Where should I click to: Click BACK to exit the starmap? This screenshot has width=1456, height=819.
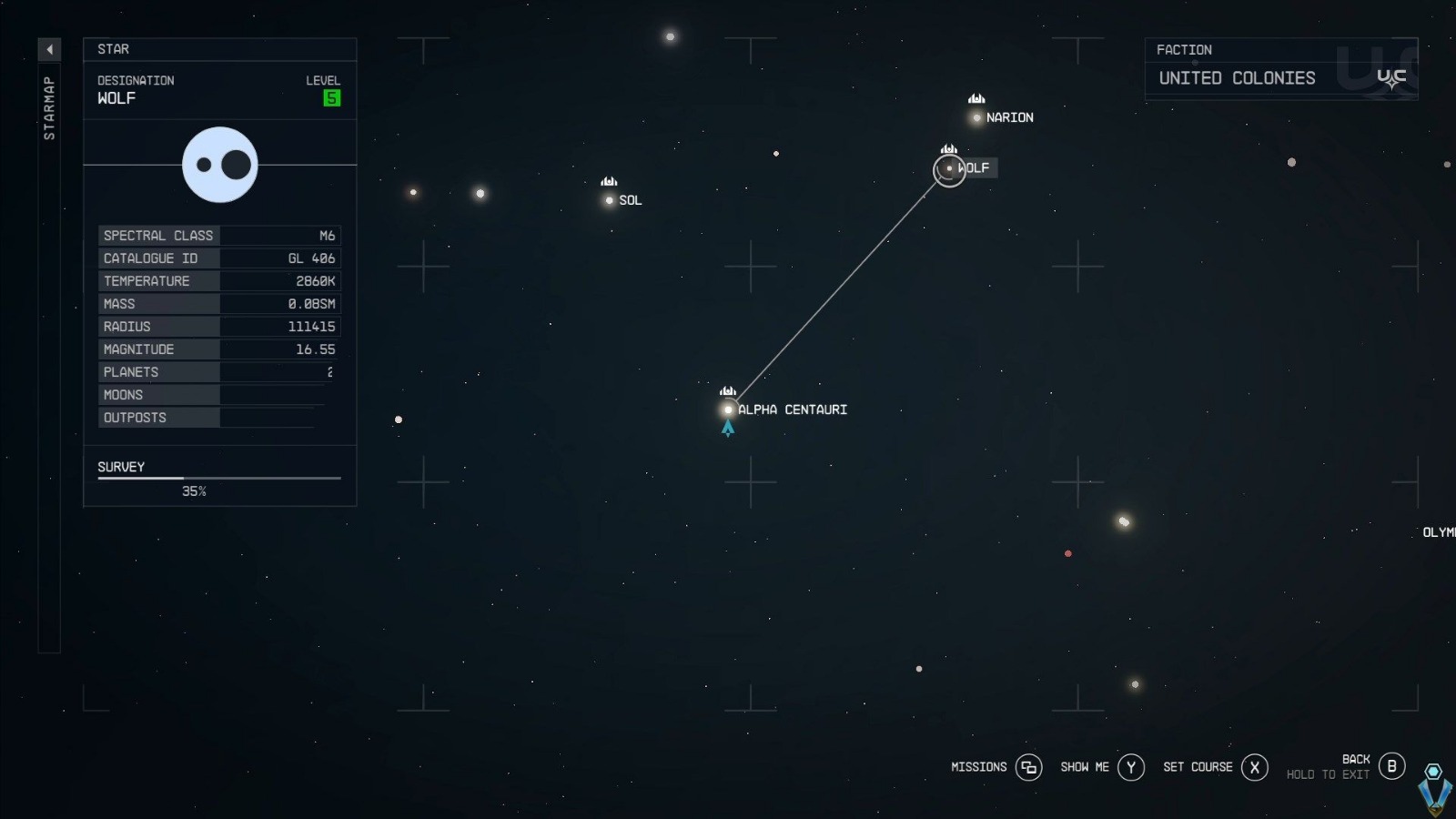pyautogui.click(x=1391, y=766)
